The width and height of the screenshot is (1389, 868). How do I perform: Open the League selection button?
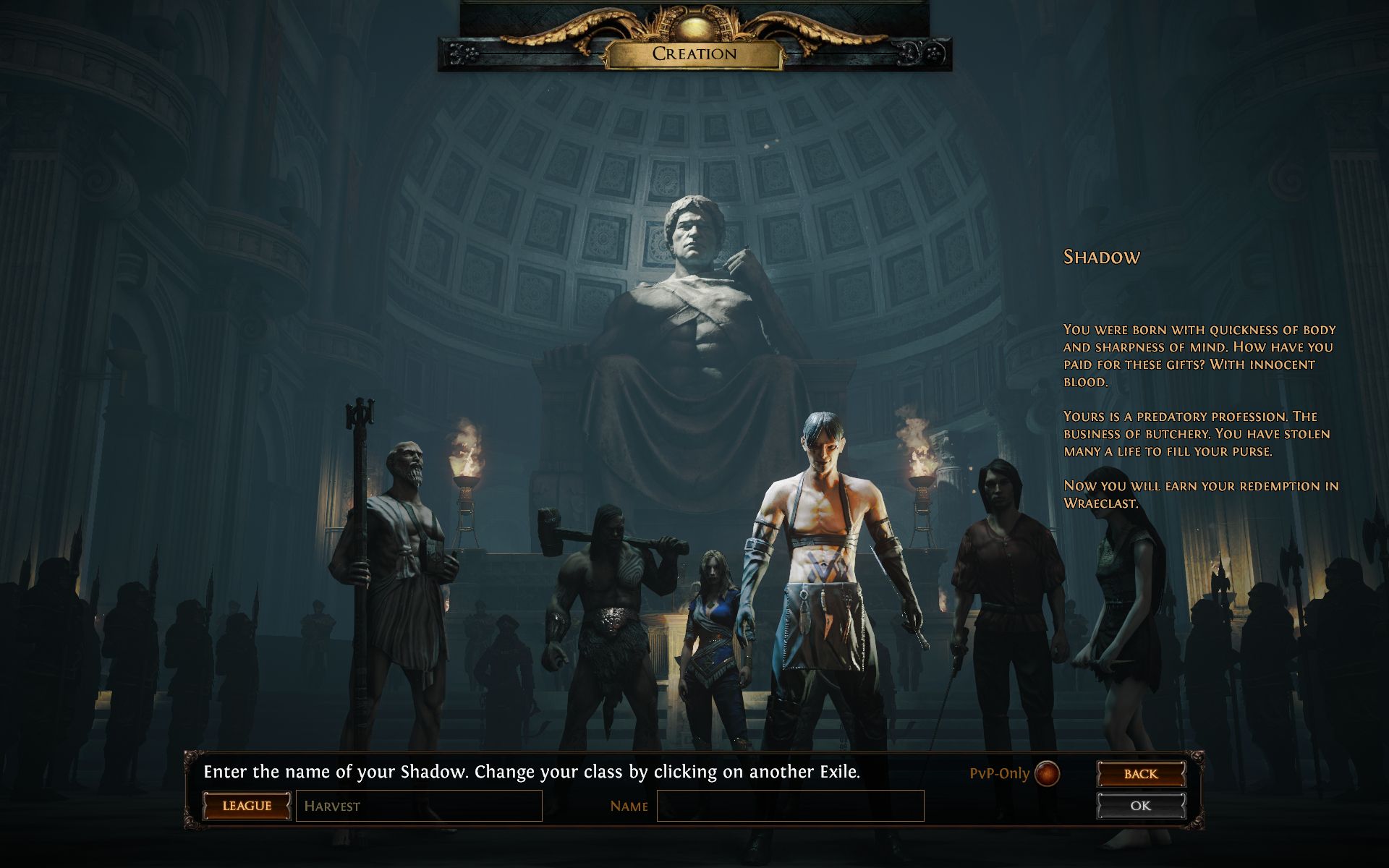(x=247, y=806)
